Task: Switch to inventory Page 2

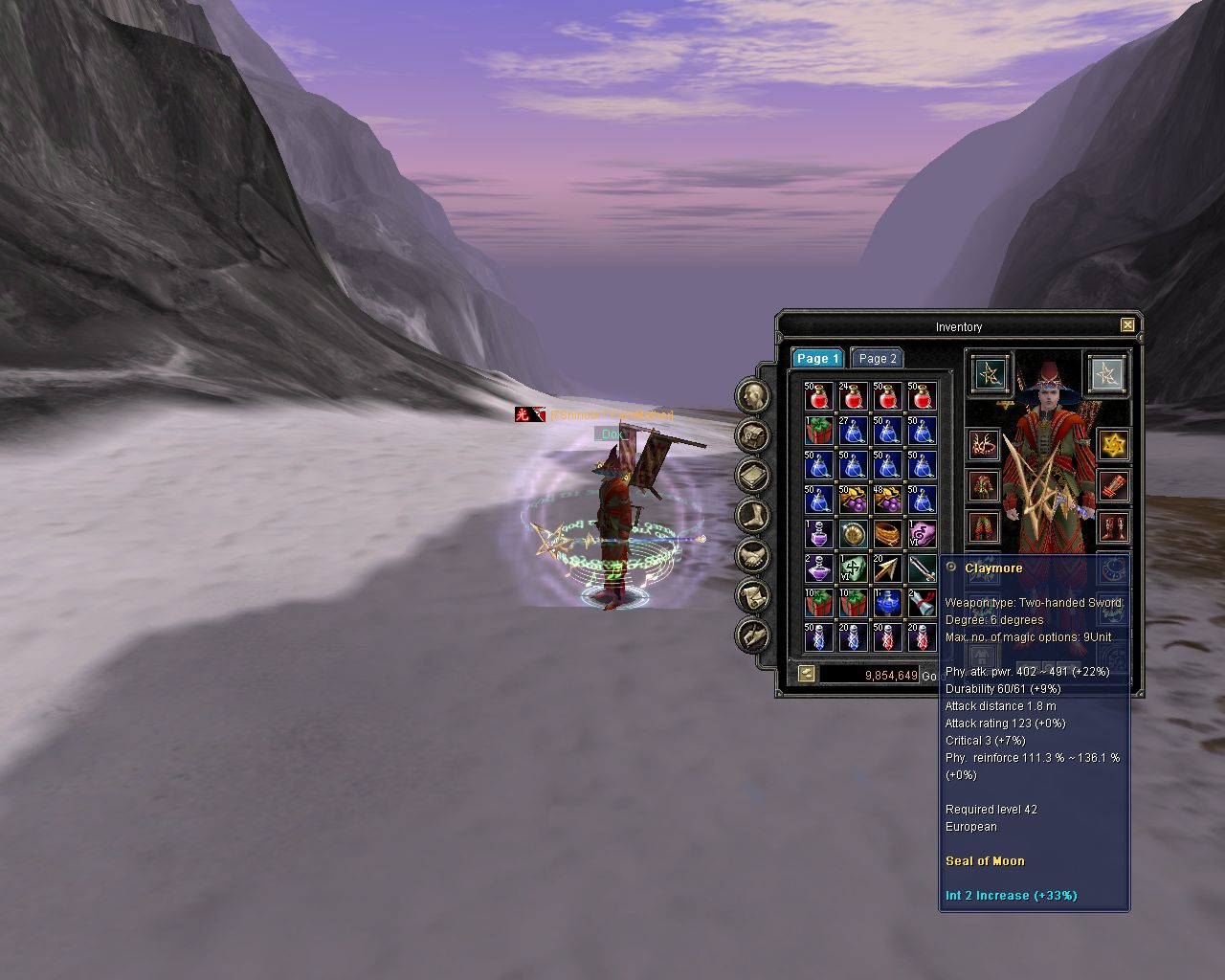Action: tap(877, 358)
